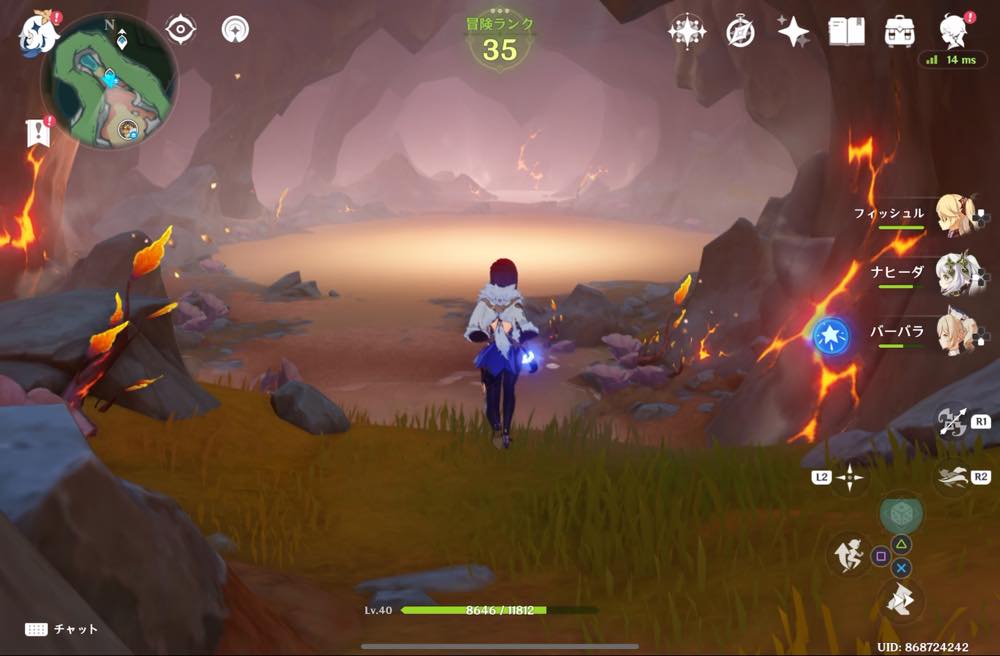The height and width of the screenshot is (656, 1000).
Task: Open the adventurer compass icon
Action: pos(740,32)
